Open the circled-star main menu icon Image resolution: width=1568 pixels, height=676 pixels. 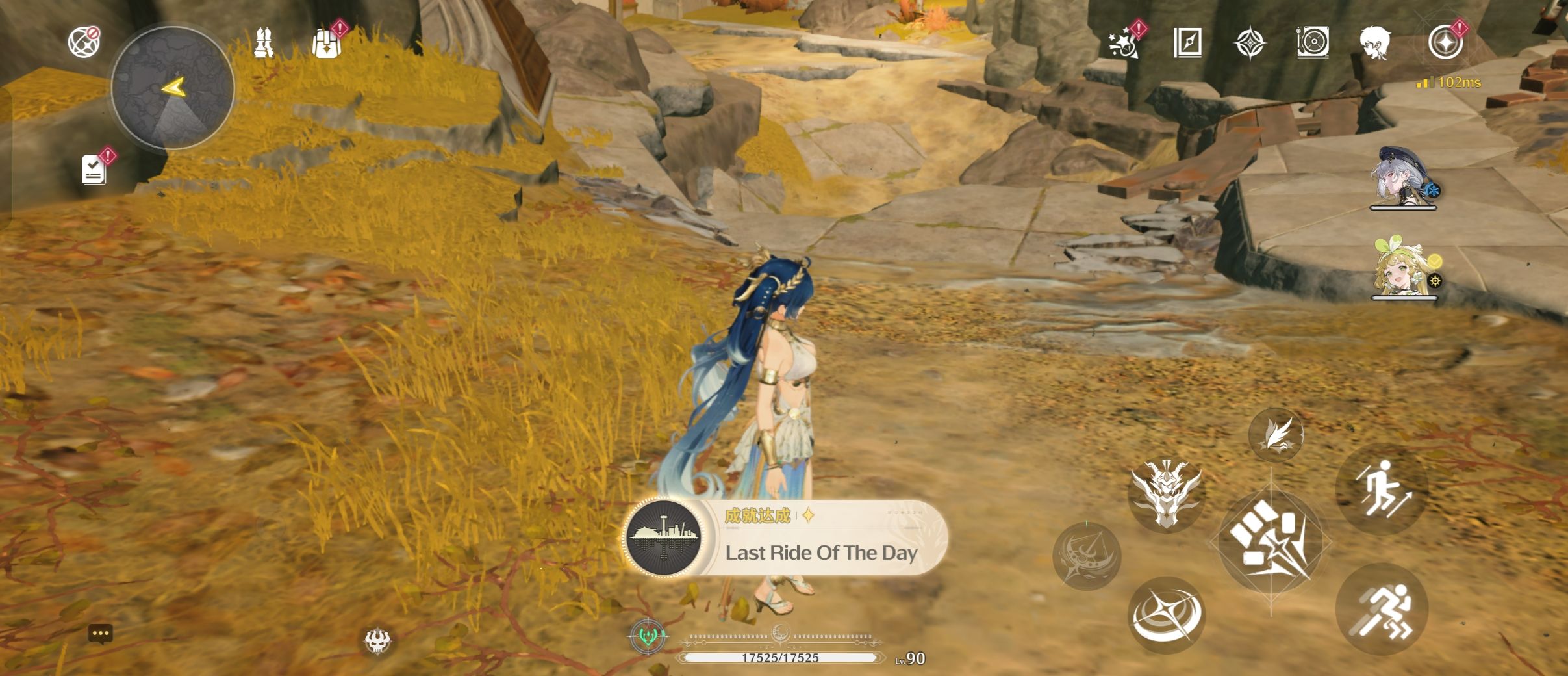1445,43
